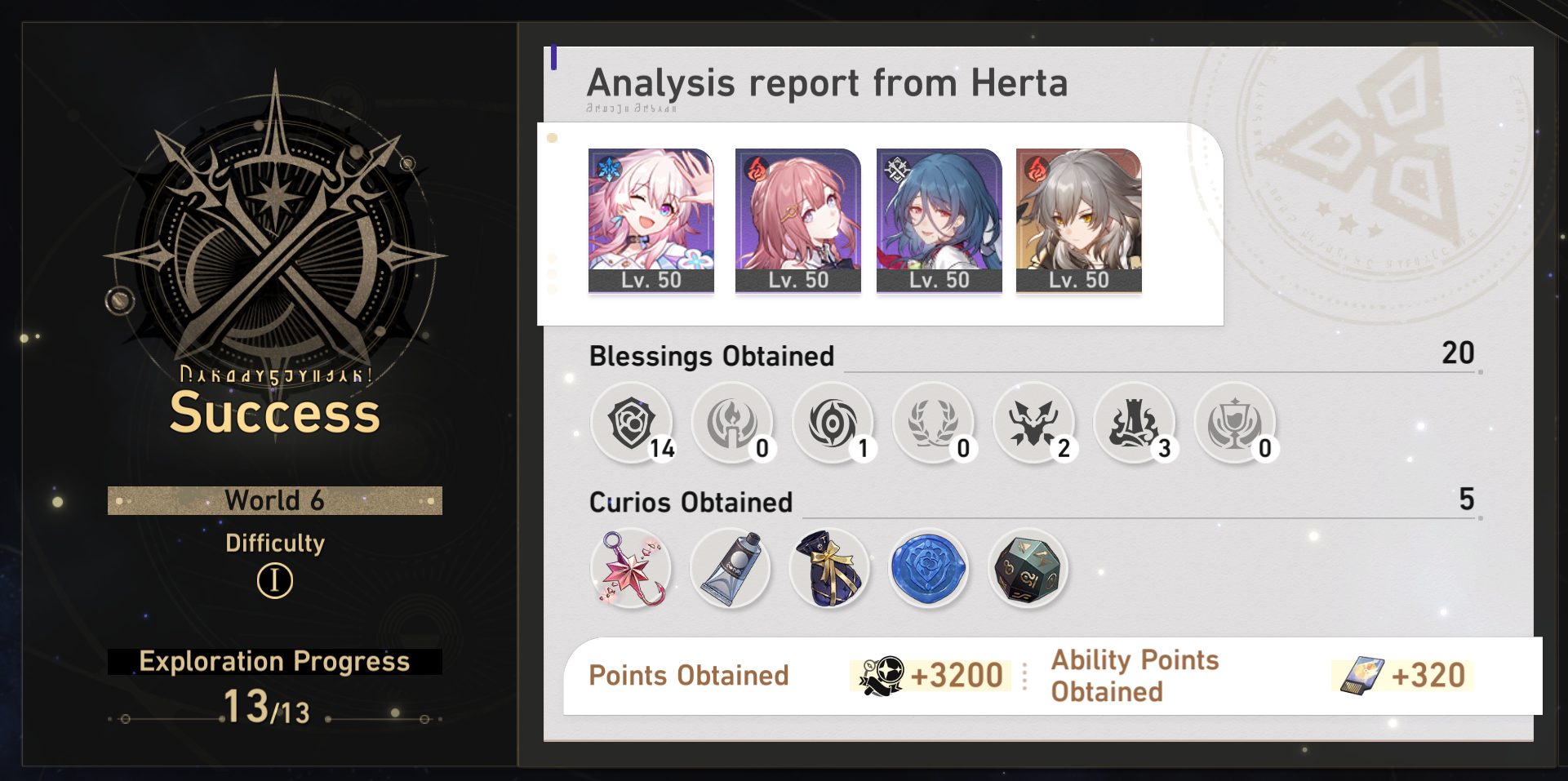This screenshot has width=1568, height=781.
Task: Click the black dice curio icon
Action: (1028, 569)
